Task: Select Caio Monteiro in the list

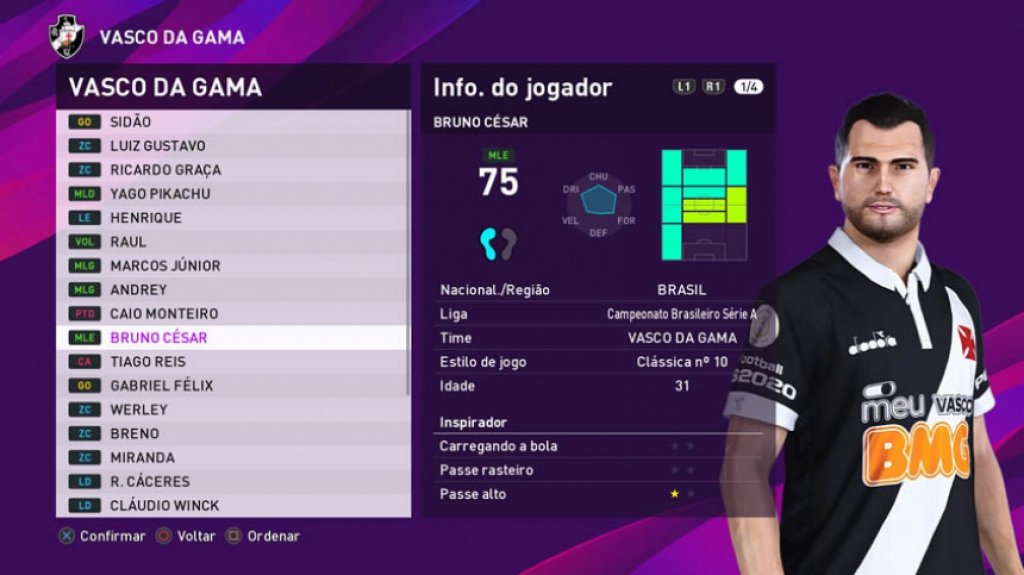Action: point(232,314)
